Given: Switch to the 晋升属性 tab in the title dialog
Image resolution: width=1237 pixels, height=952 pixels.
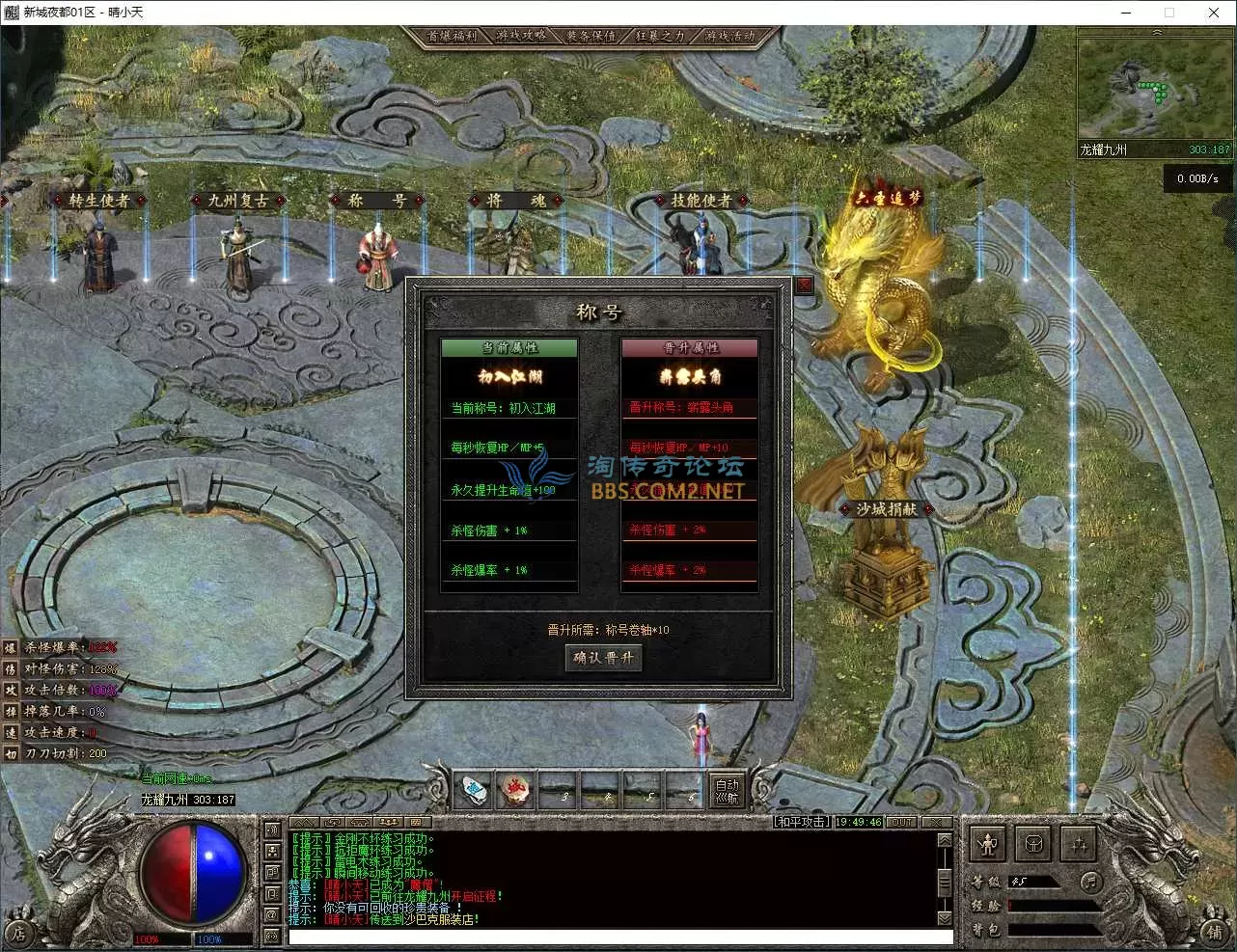Looking at the screenshot, I should click(690, 346).
